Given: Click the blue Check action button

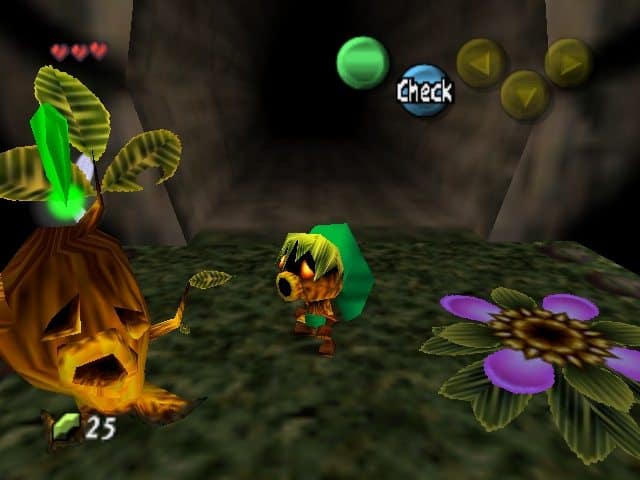Looking at the screenshot, I should pyautogui.click(x=425, y=91).
